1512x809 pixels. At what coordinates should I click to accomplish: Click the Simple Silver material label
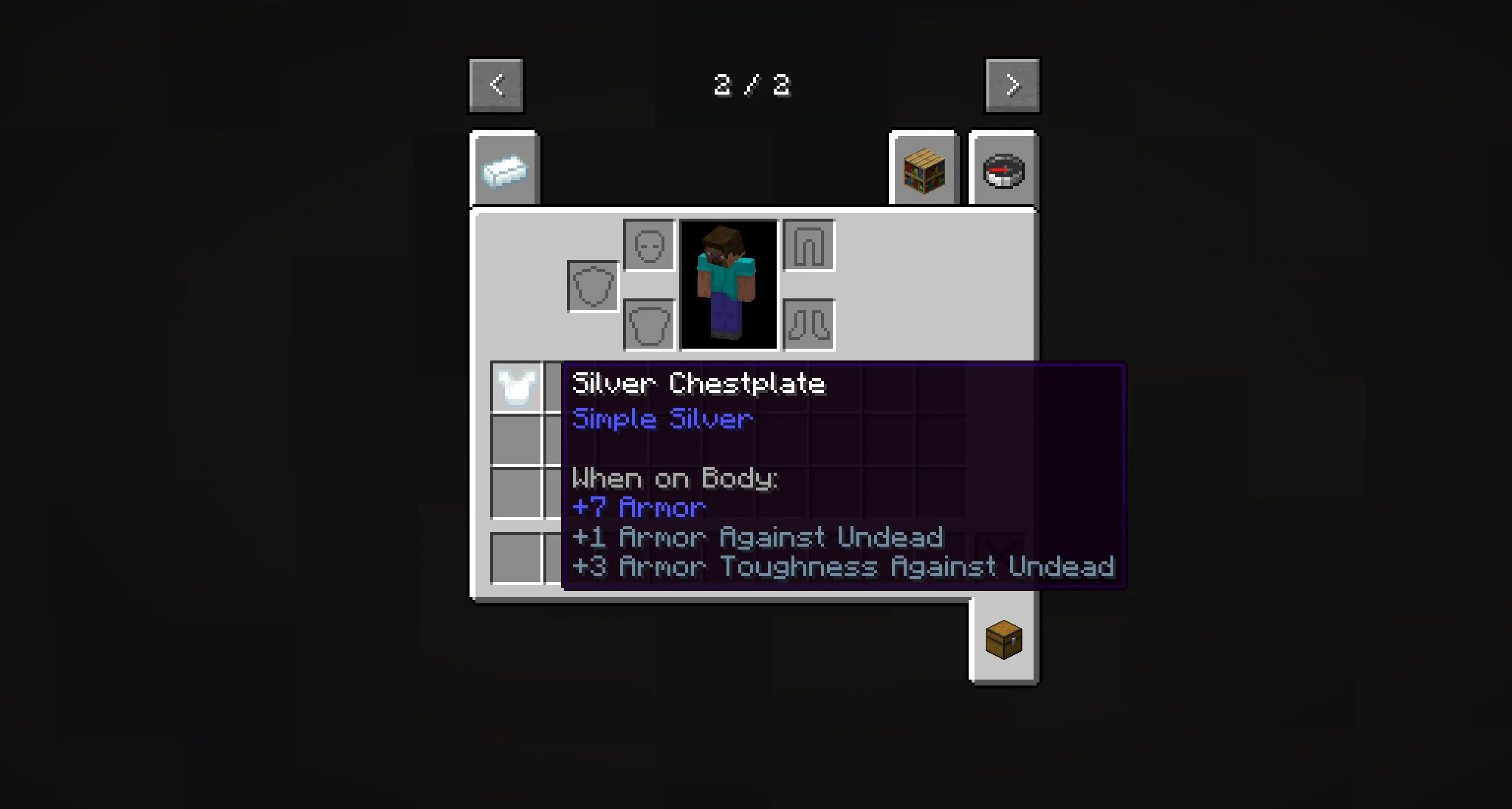661,419
